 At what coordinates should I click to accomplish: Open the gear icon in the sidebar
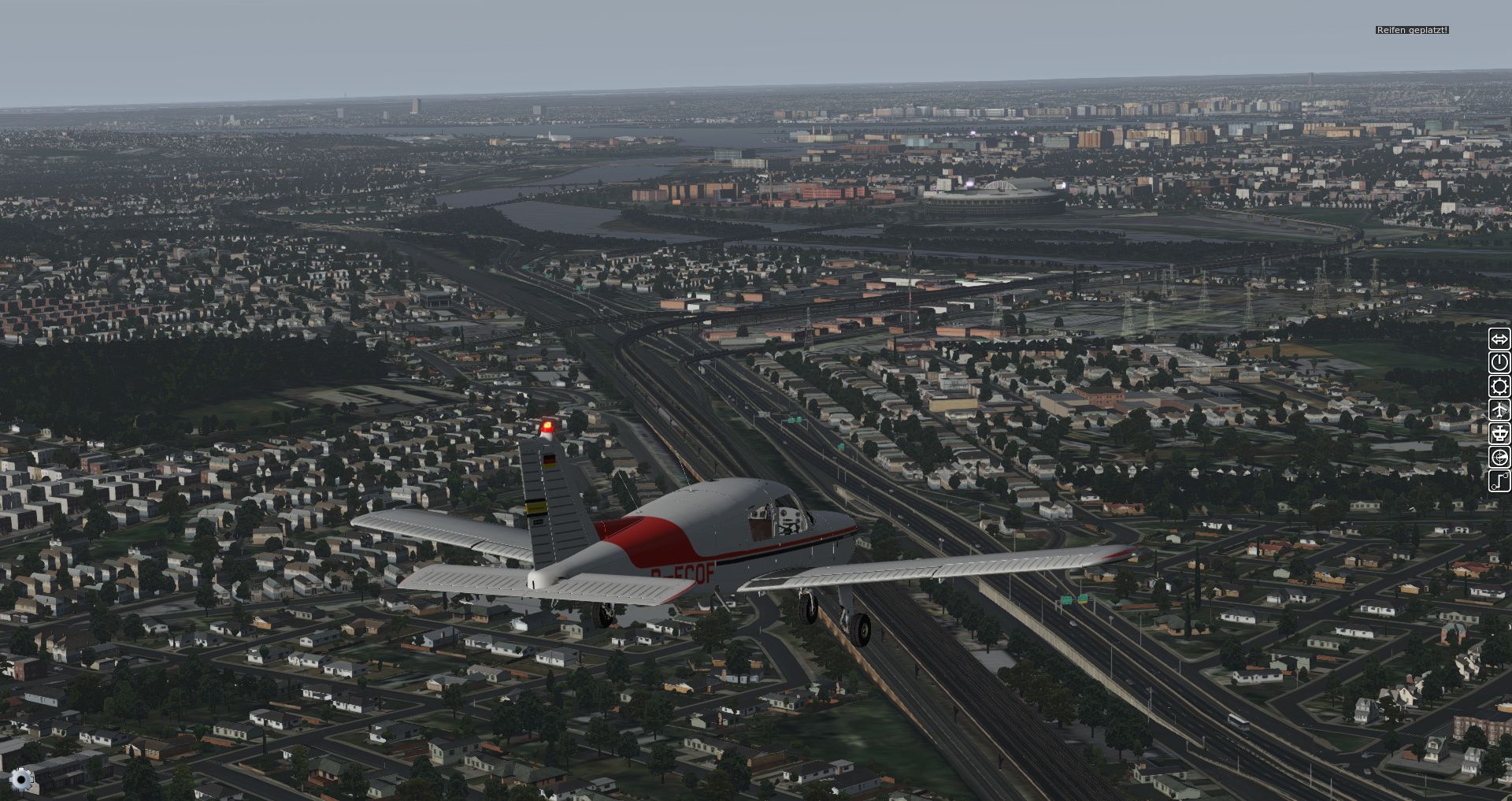(x=1499, y=387)
